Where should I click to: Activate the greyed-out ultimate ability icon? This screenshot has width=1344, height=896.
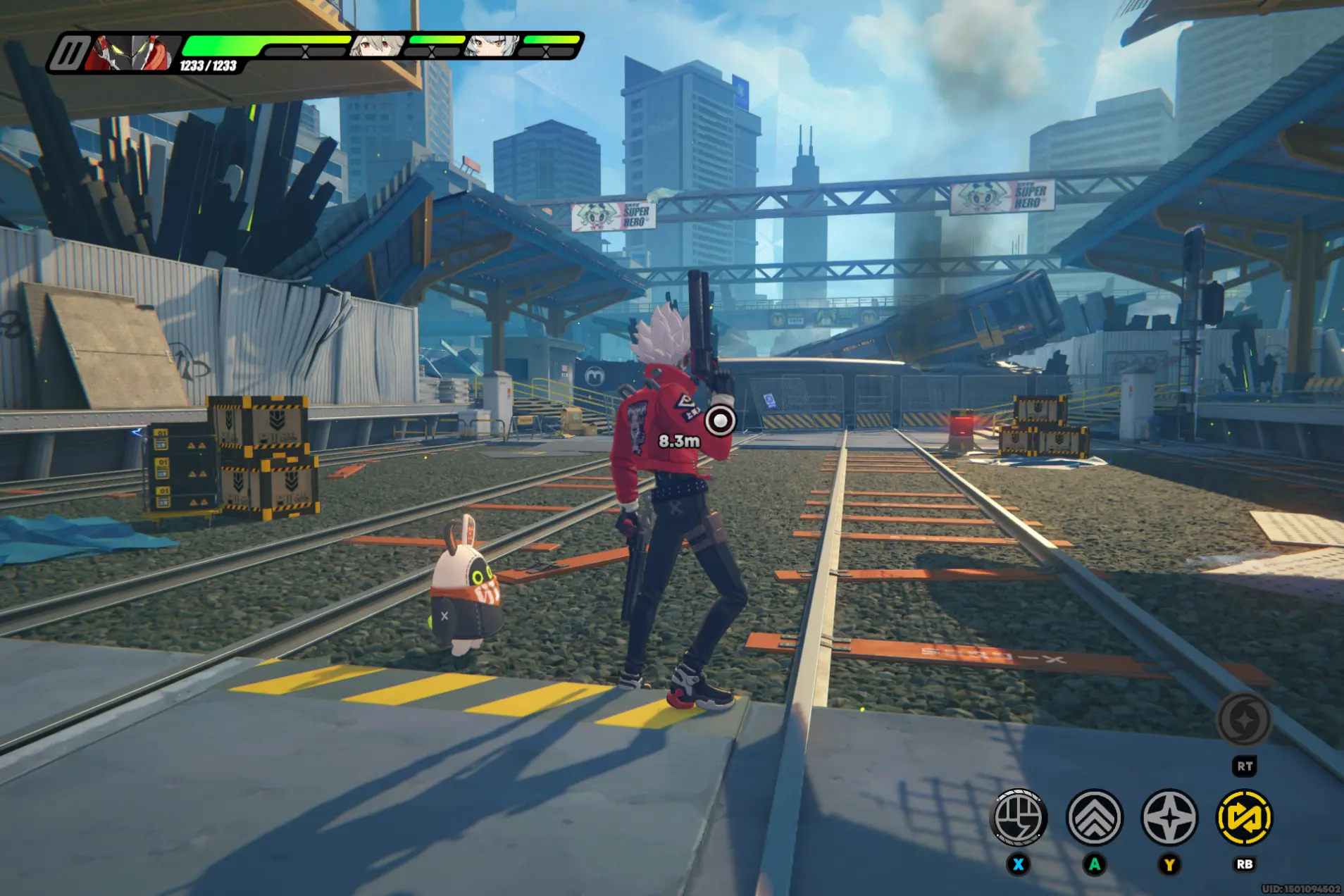click(1245, 720)
